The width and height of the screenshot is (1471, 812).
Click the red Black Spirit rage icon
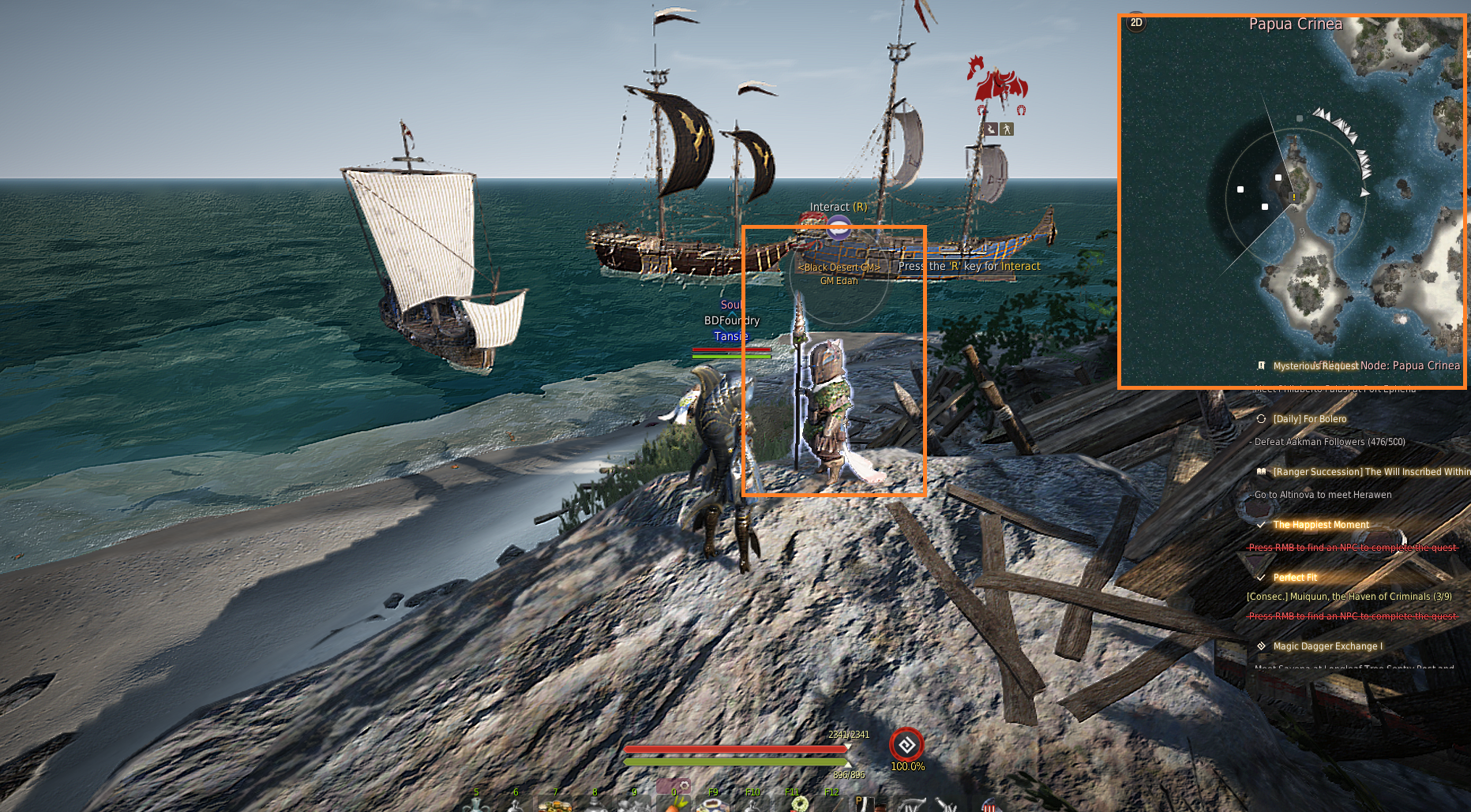point(906,745)
